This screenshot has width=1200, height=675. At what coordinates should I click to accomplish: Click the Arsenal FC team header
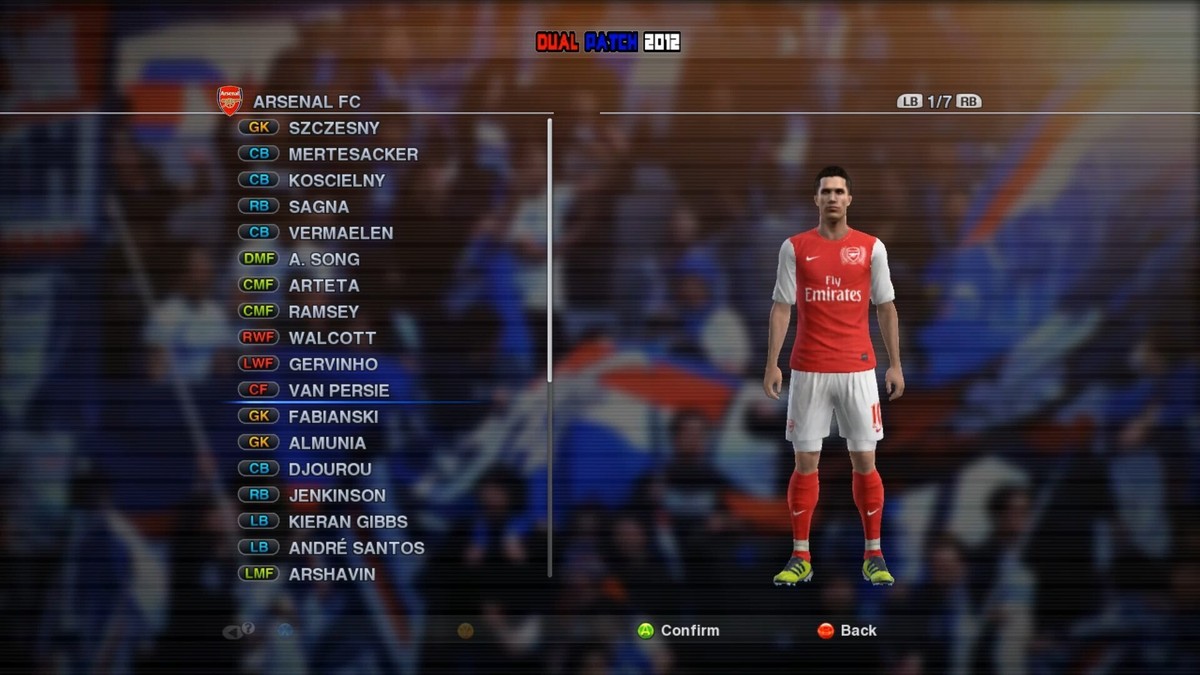[306, 101]
